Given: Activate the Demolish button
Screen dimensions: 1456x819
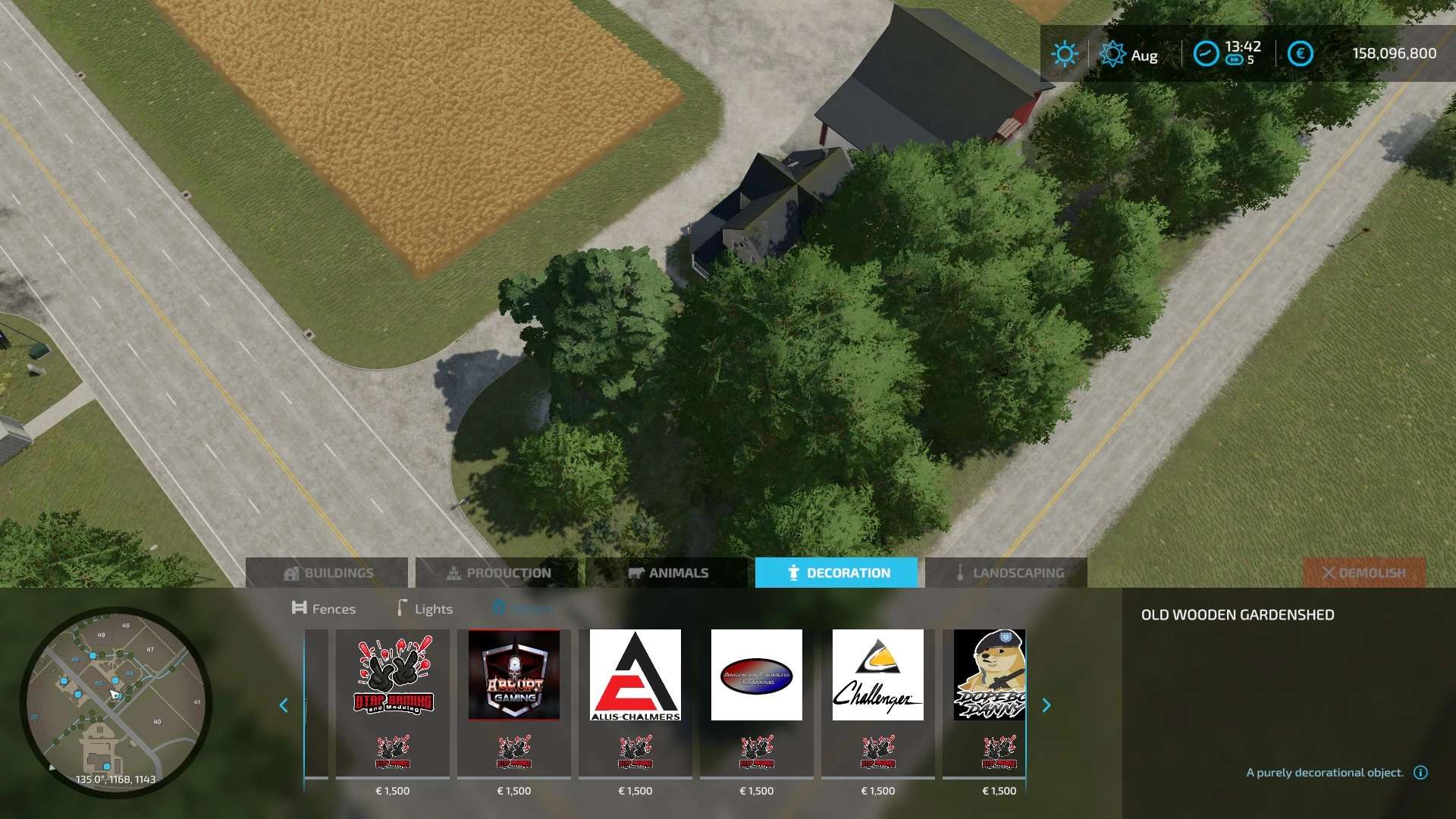Looking at the screenshot, I should [x=1363, y=573].
